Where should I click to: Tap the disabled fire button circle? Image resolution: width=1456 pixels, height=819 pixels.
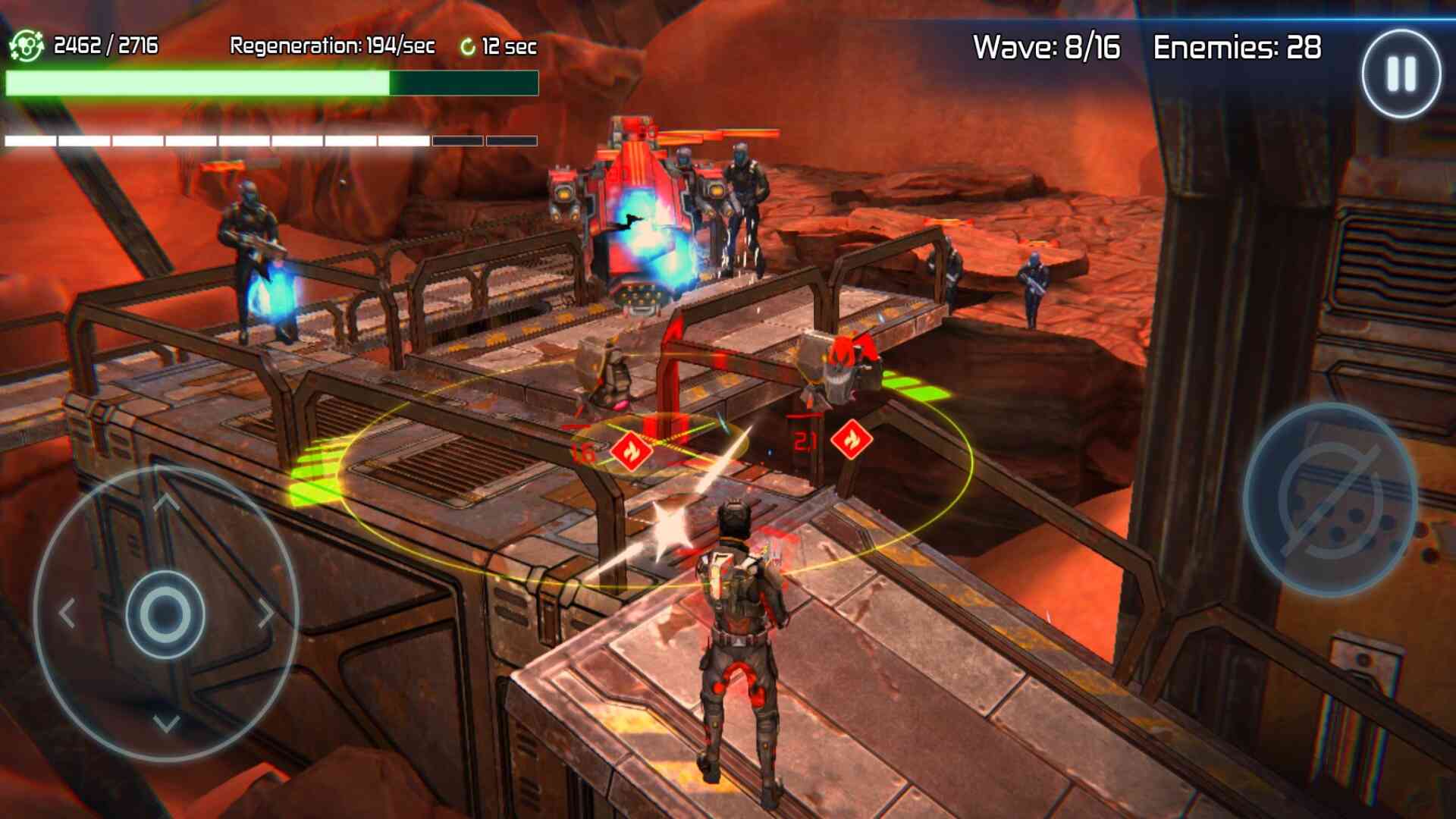tap(1331, 499)
